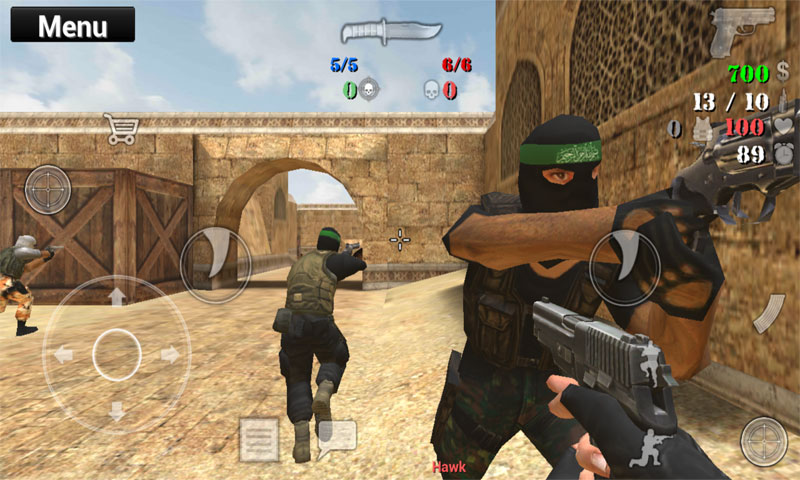Tap the joystick's left arrow
Screen dimensions: 800x480
coord(63,354)
